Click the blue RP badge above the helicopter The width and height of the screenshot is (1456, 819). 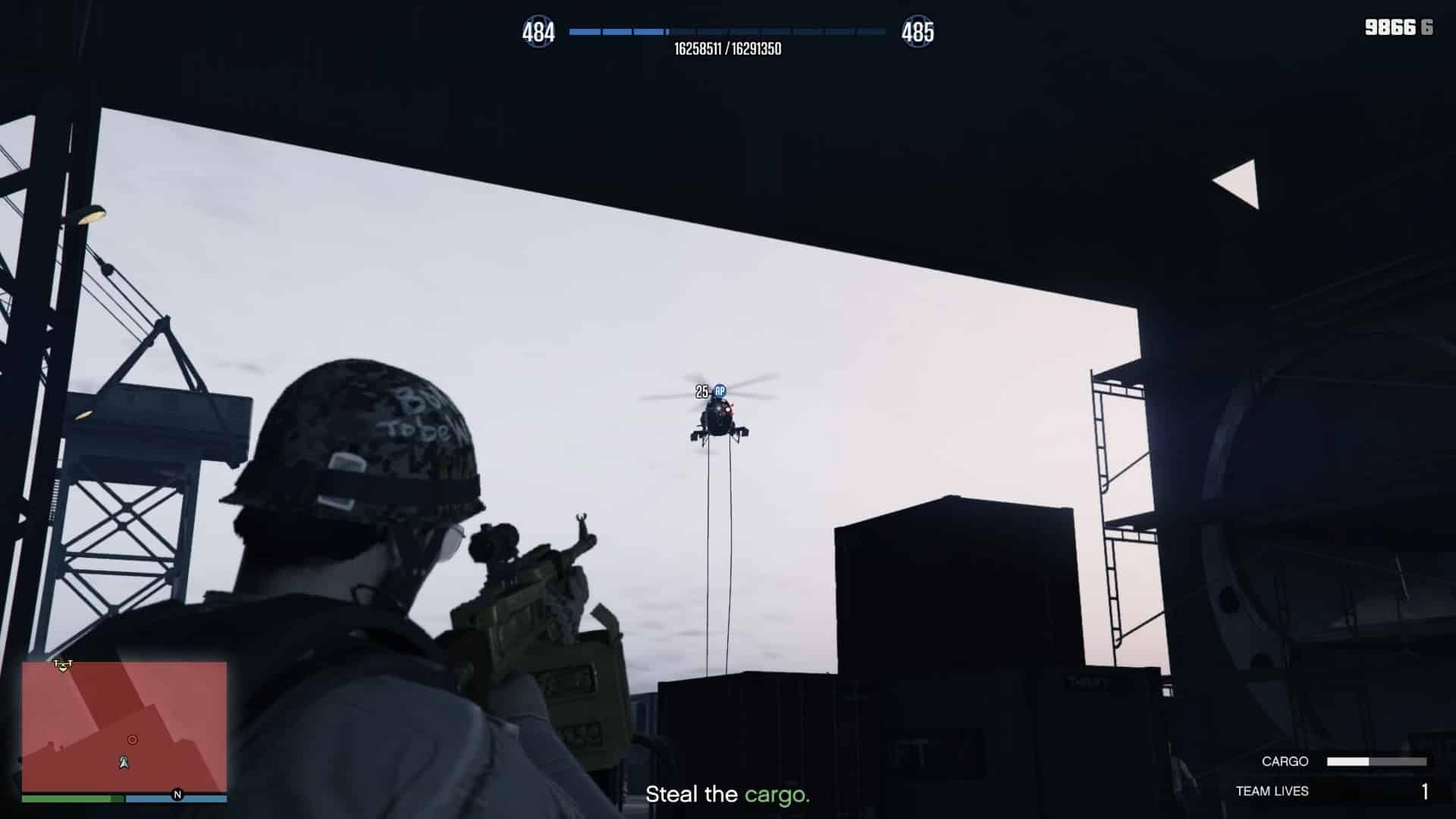click(x=719, y=391)
